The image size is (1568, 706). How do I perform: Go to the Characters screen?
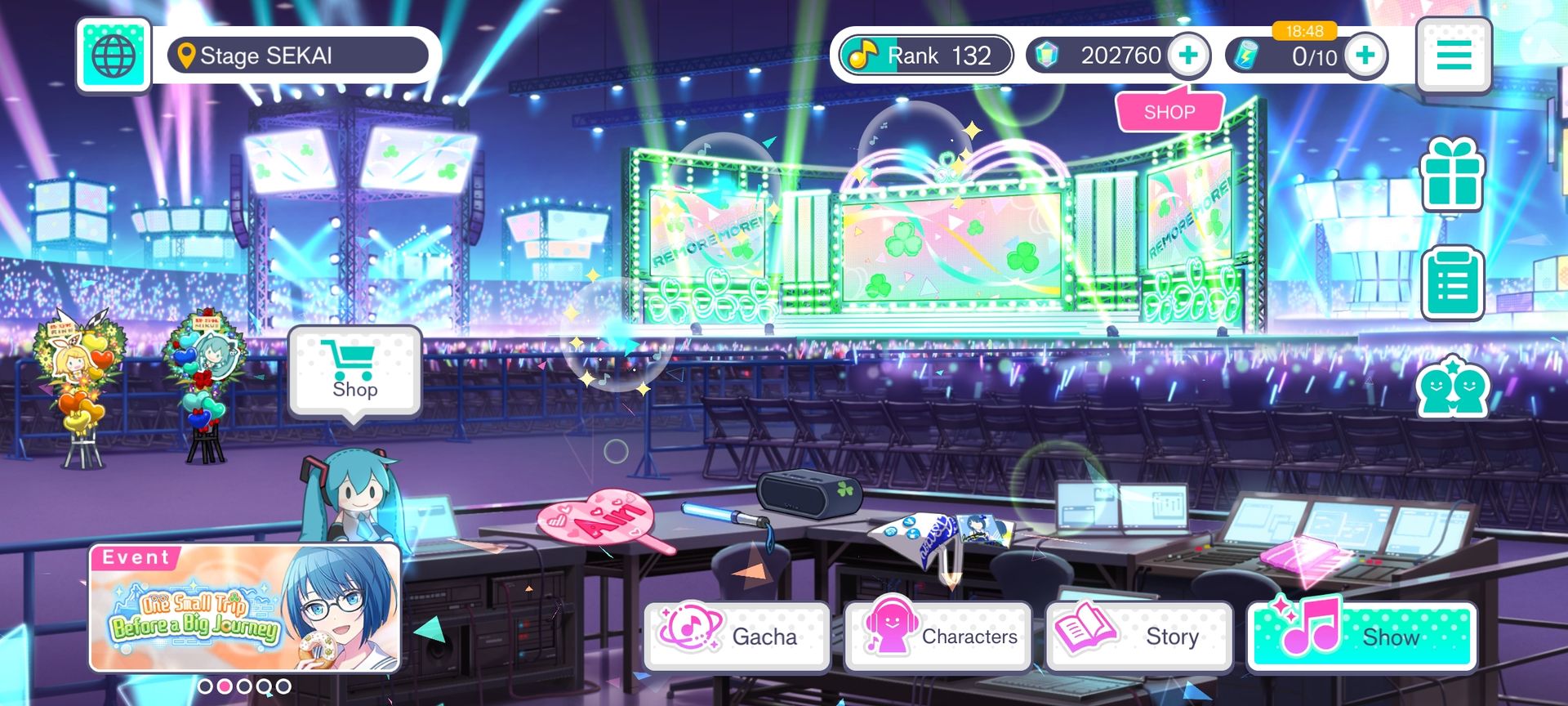(x=938, y=636)
